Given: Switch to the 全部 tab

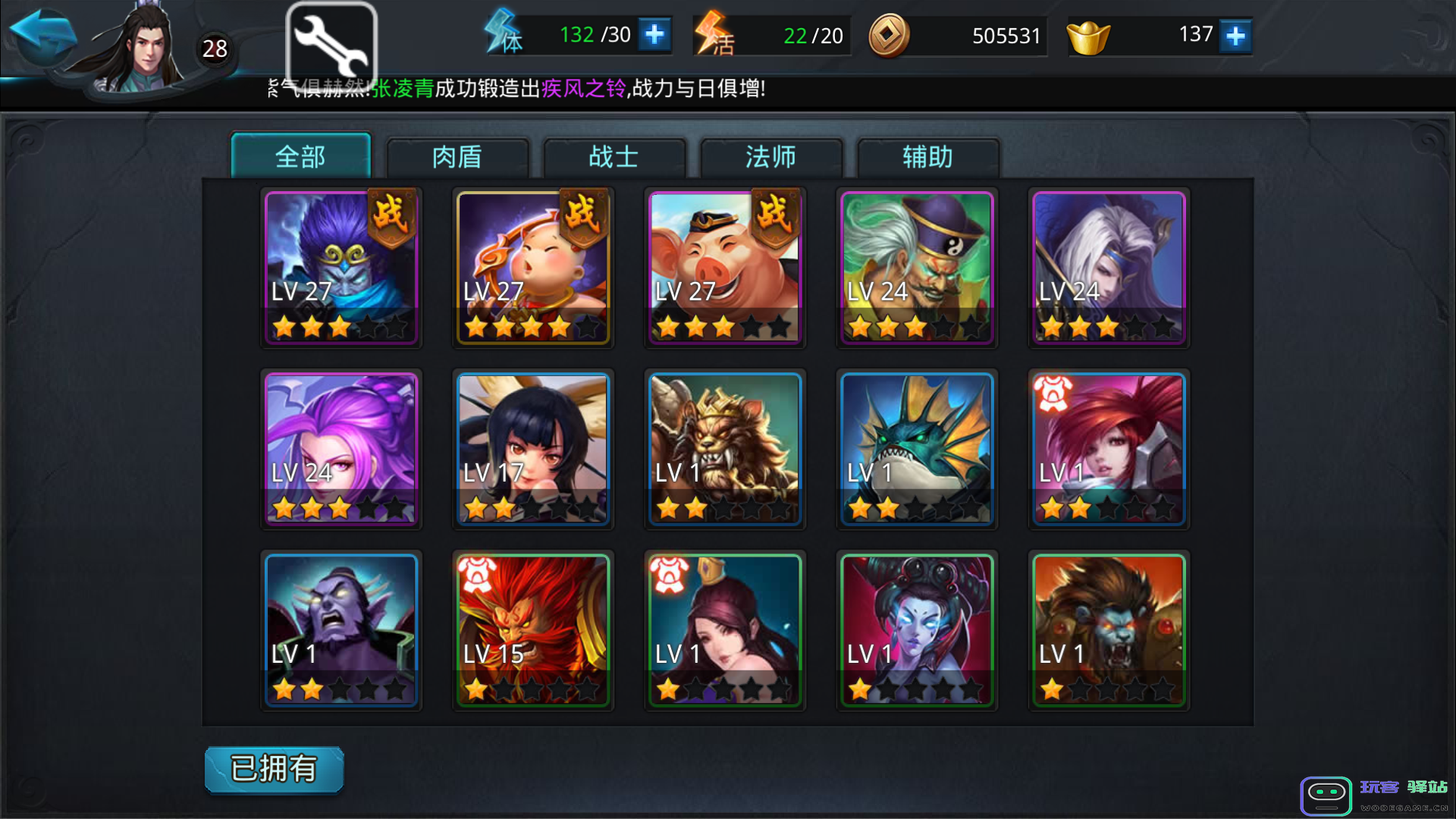Looking at the screenshot, I should (x=300, y=157).
